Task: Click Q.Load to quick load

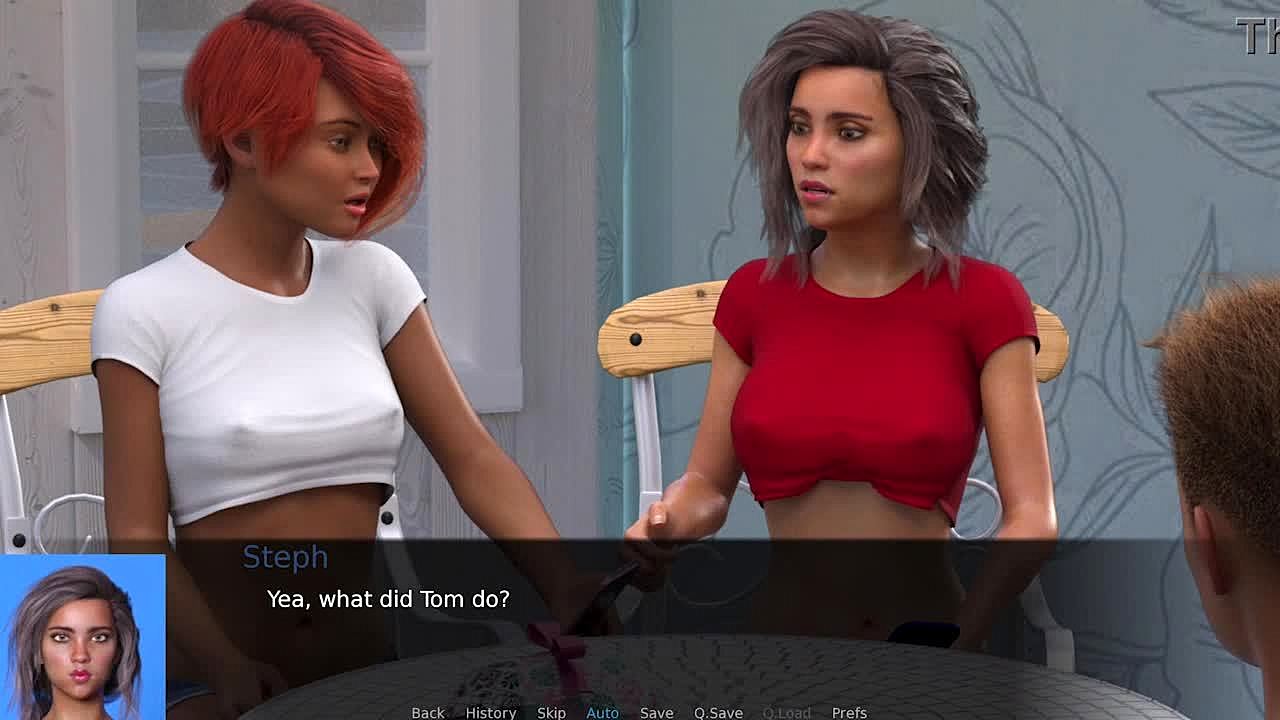Action: click(786, 712)
